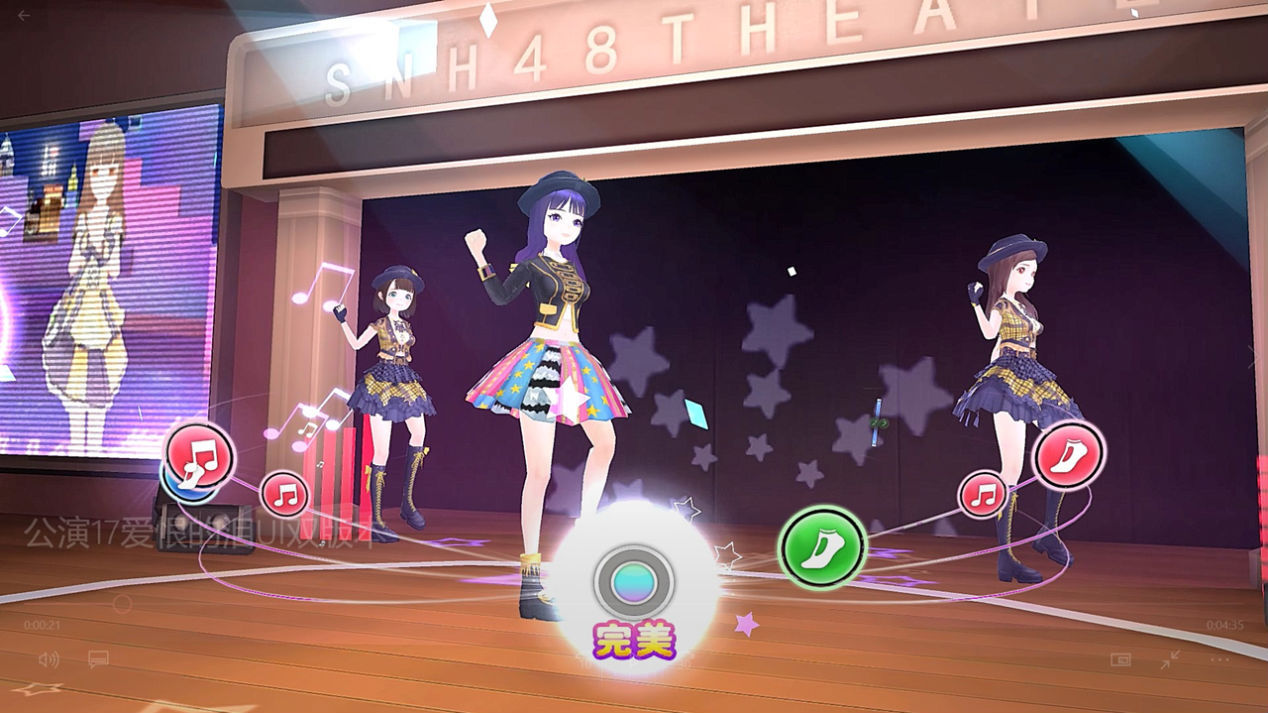Exit fullscreen using the inward arrows icon
The image size is (1268, 713).
click(1170, 660)
